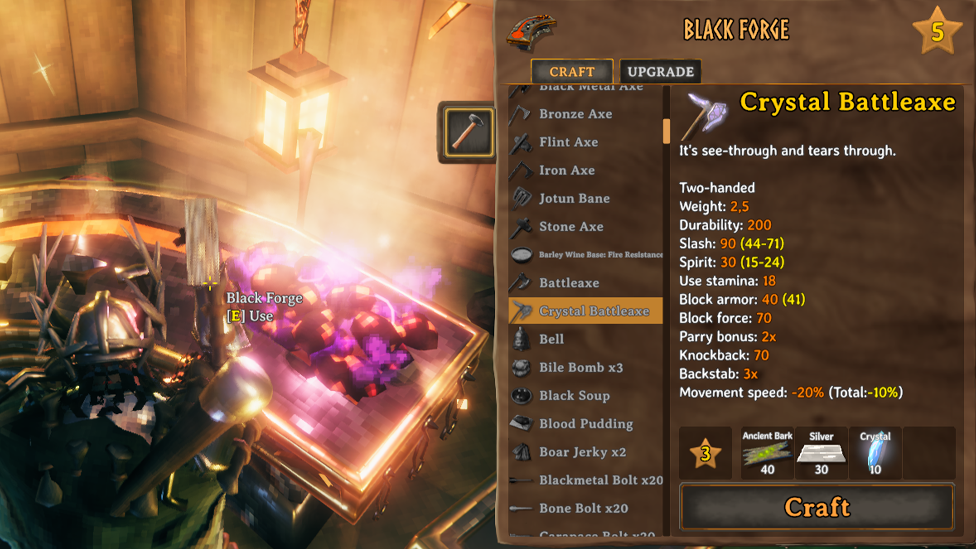Select the Boar Jerky x2 recipe

[582, 452]
